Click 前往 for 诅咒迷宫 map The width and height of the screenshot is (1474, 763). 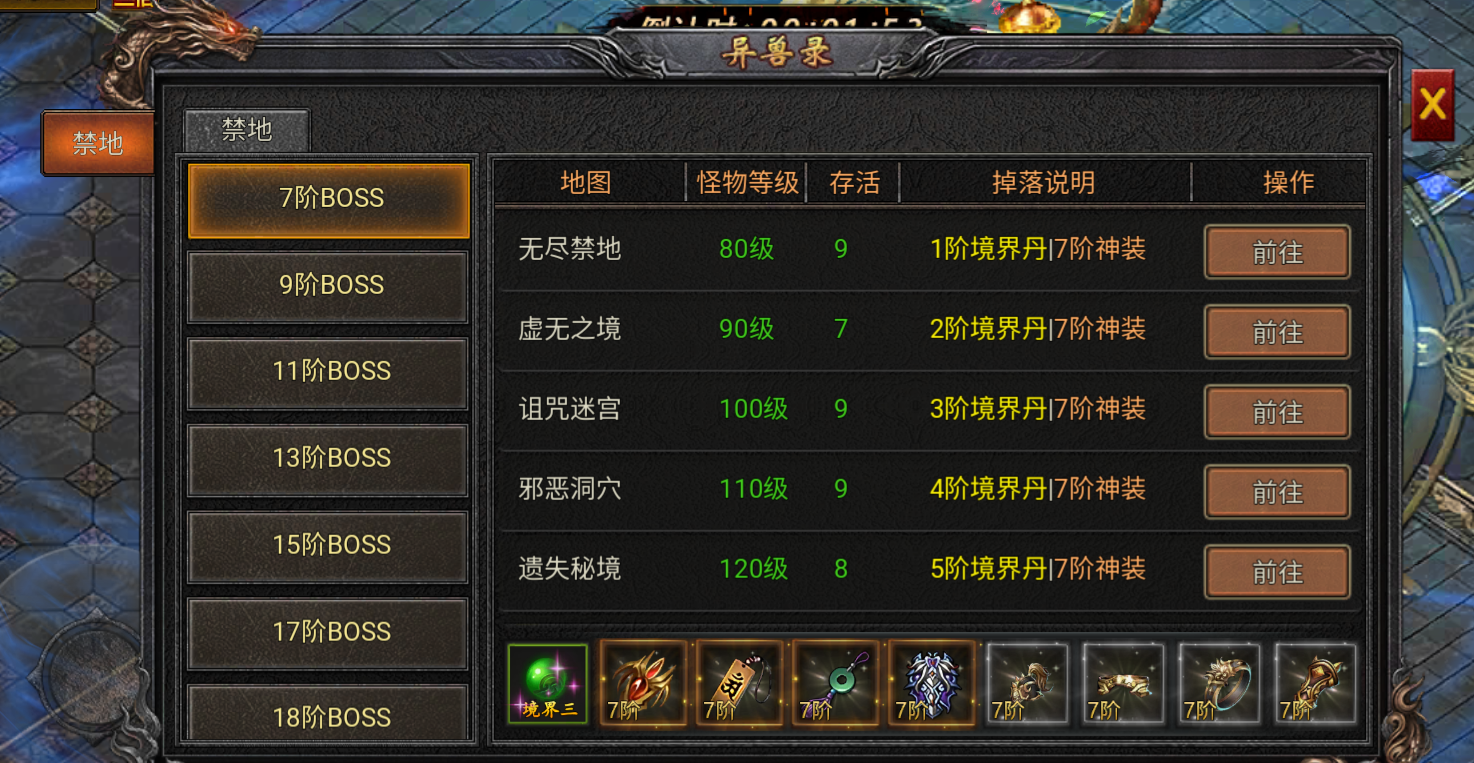point(1277,412)
